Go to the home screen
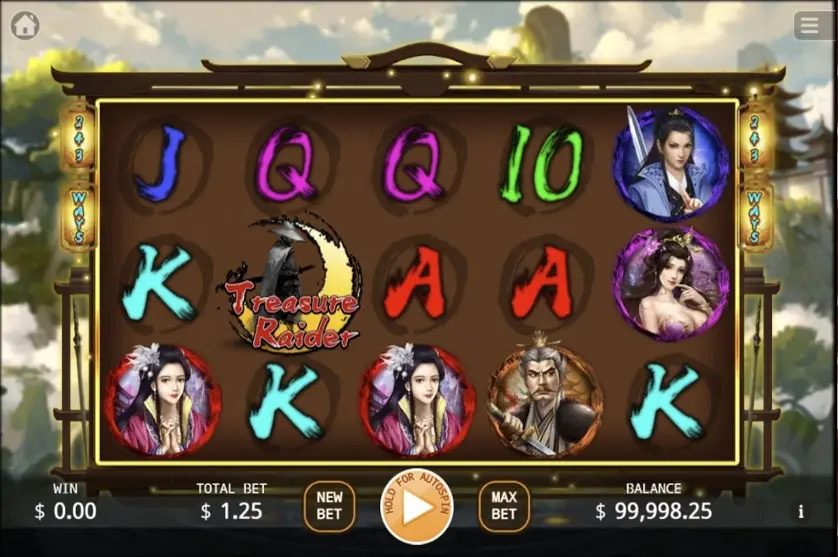This screenshot has width=838, height=557. click(x=25, y=25)
